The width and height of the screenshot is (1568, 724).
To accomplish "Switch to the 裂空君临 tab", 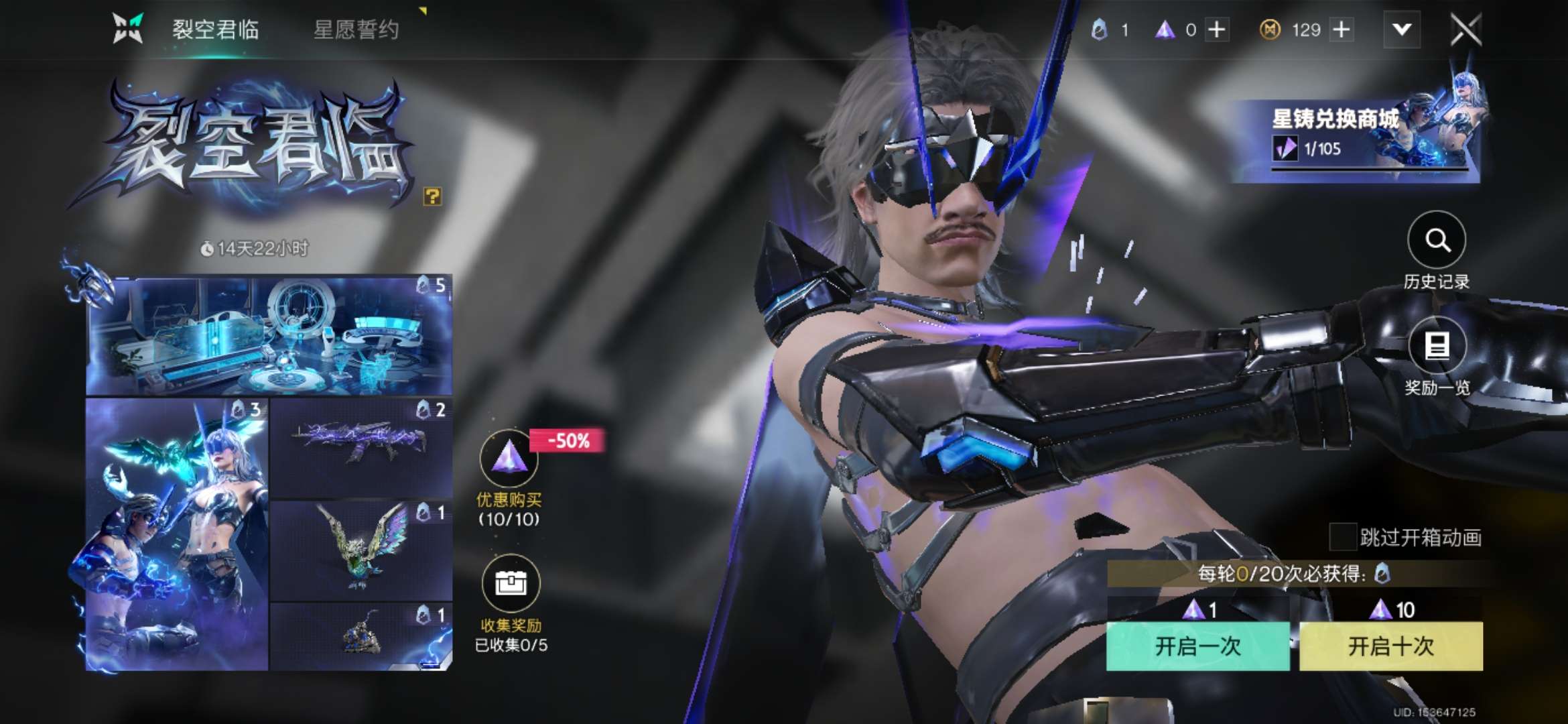I will [215, 29].
